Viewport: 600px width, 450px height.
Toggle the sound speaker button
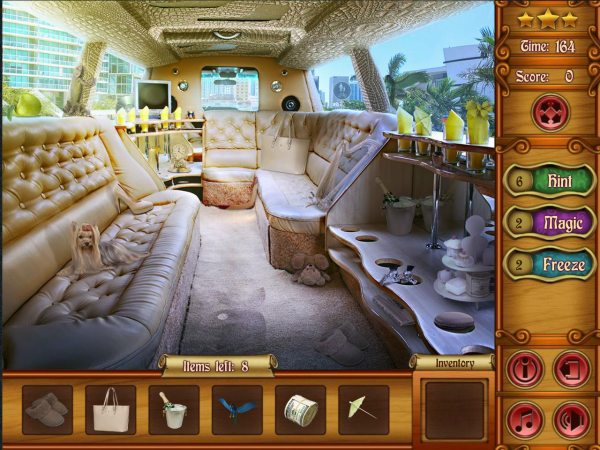tap(572, 419)
